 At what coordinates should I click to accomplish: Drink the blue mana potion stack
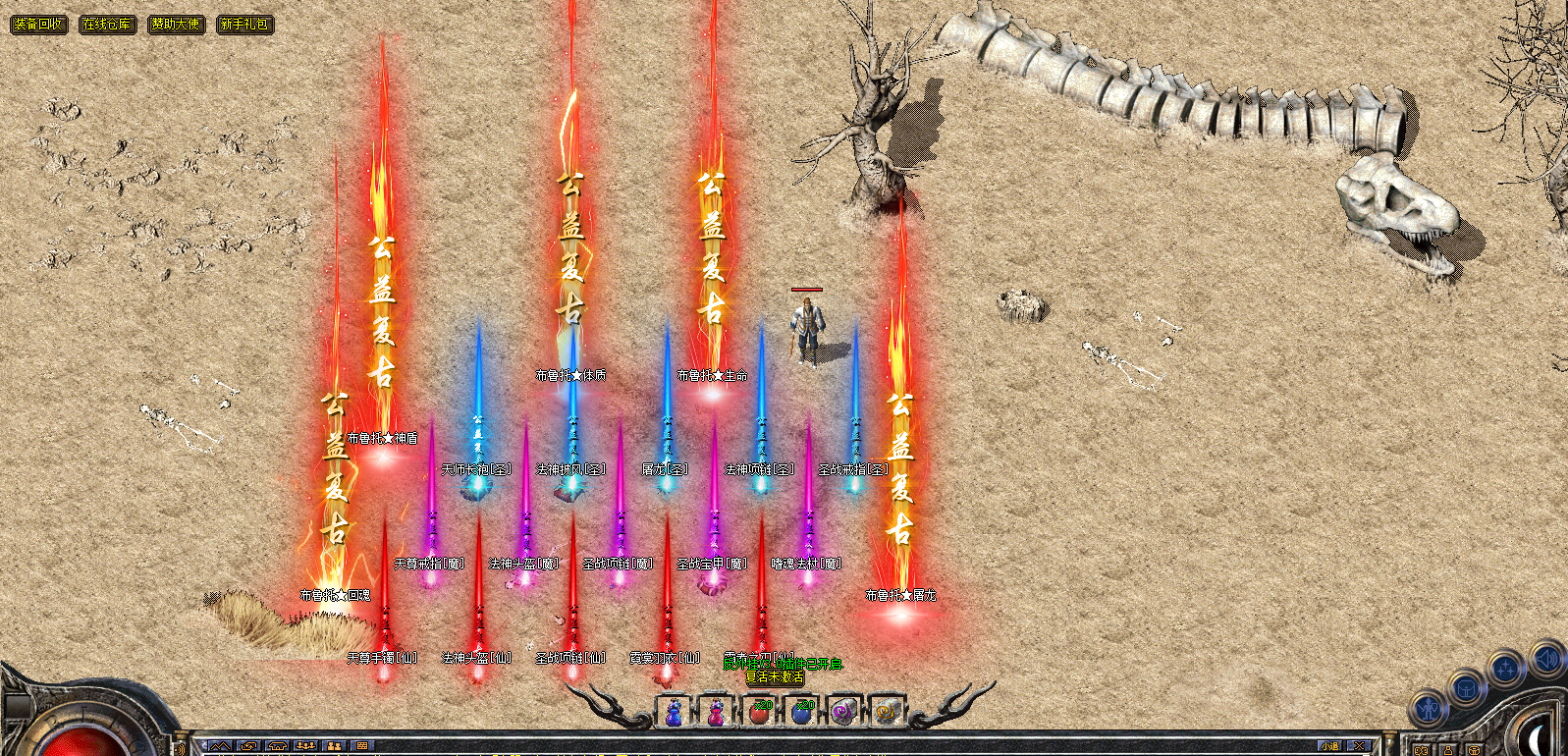(802, 713)
